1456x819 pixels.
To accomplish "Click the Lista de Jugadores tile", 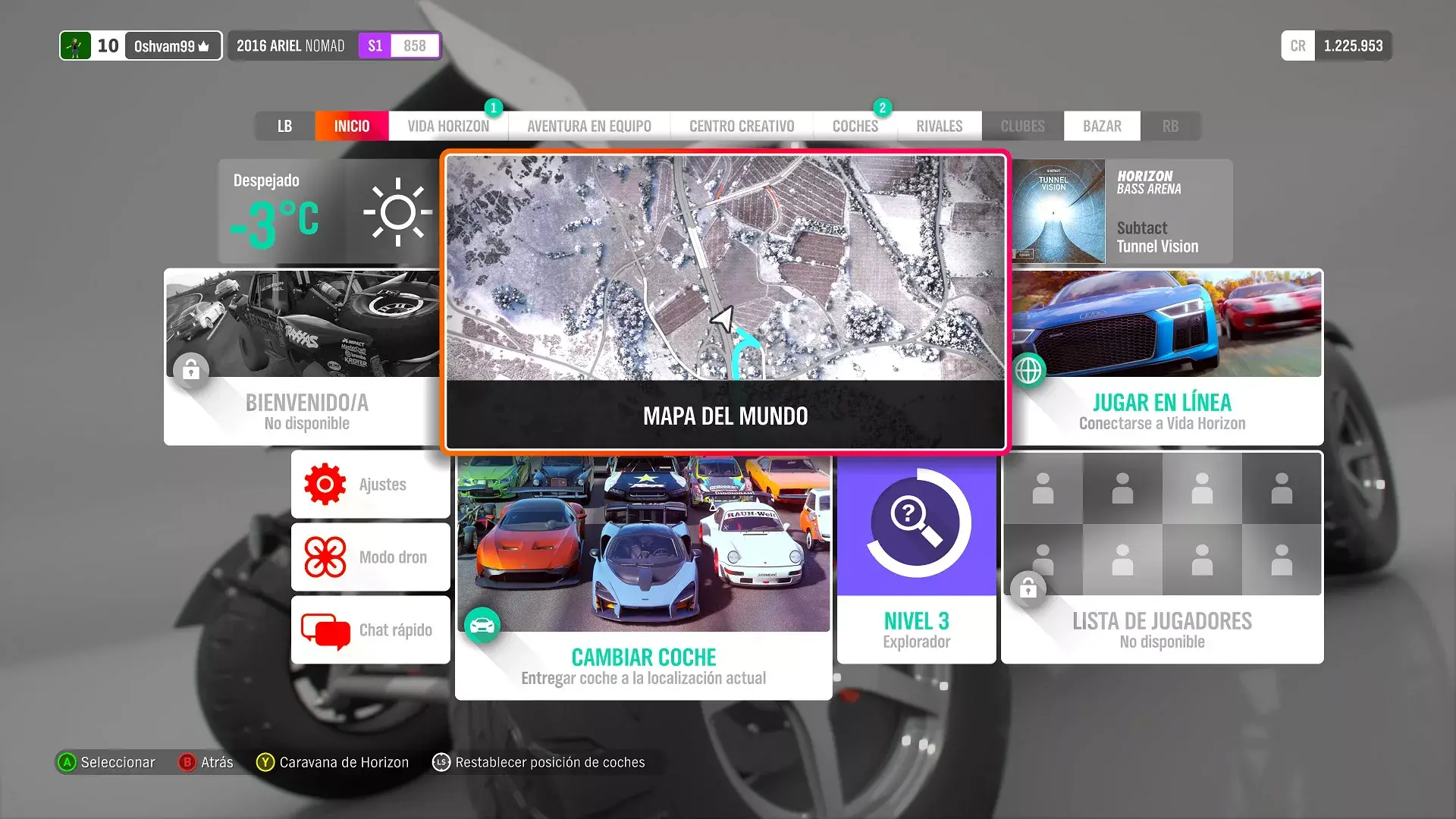I will click(1162, 558).
